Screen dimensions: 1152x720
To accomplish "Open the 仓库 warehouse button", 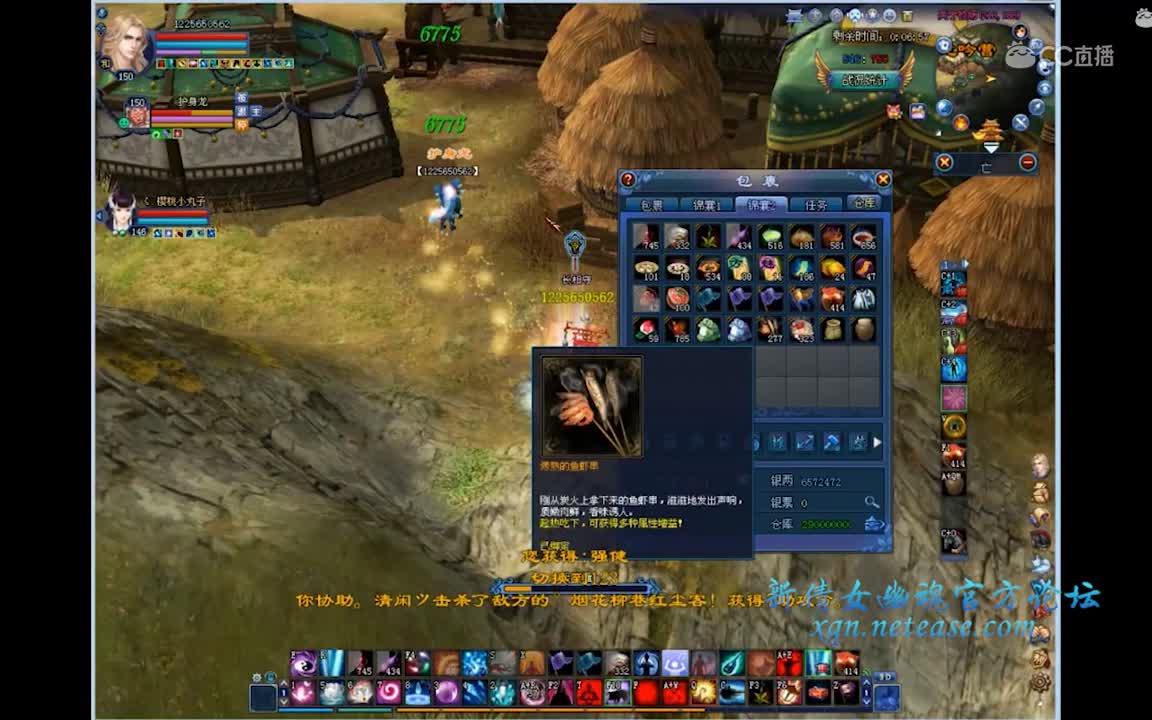I will pyautogui.click(x=863, y=203).
